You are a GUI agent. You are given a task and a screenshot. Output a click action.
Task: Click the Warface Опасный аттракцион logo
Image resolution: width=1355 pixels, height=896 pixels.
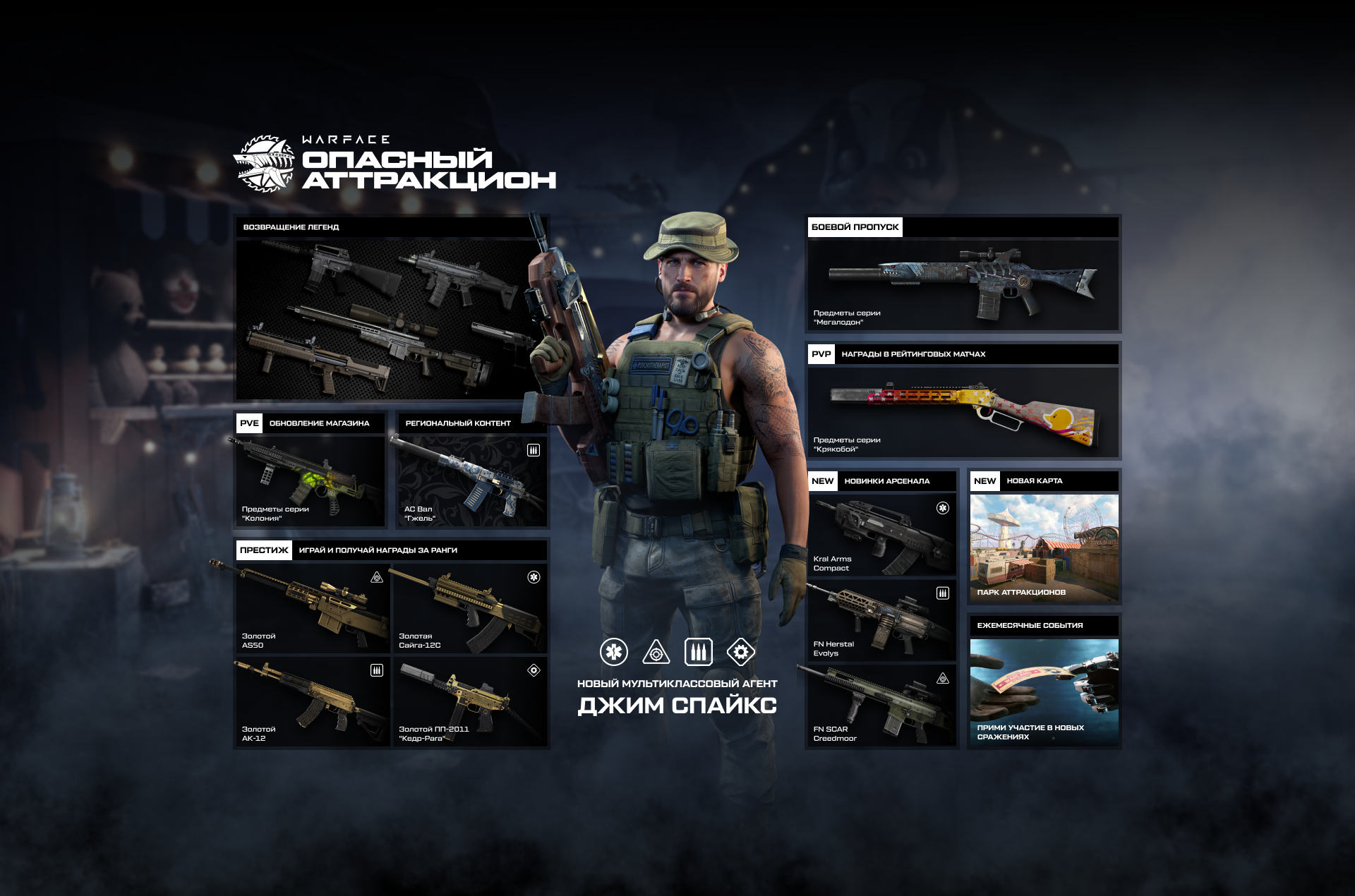pyautogui.click(x=395, y=164)
